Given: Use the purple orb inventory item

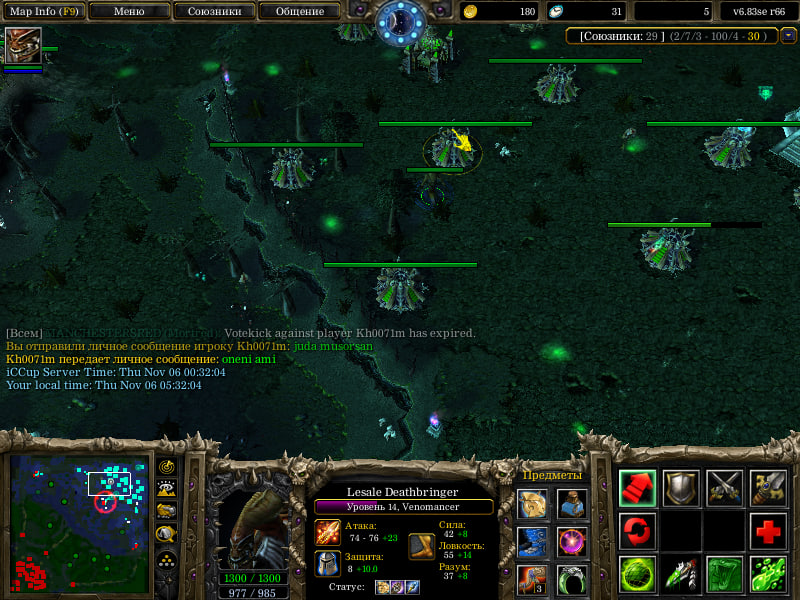Looking at the screenshot, I should pos(572,543).
